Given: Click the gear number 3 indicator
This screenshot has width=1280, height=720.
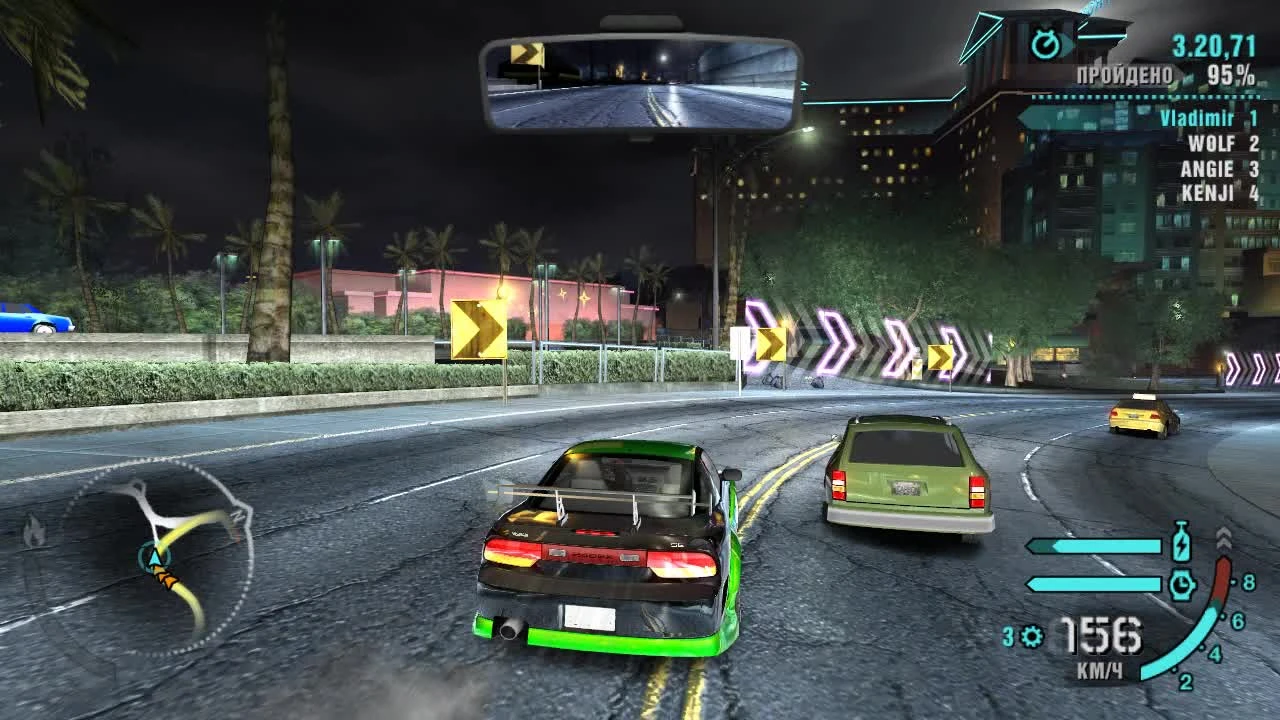Looking at the screenshot, I should click(x=1007, y=635).
